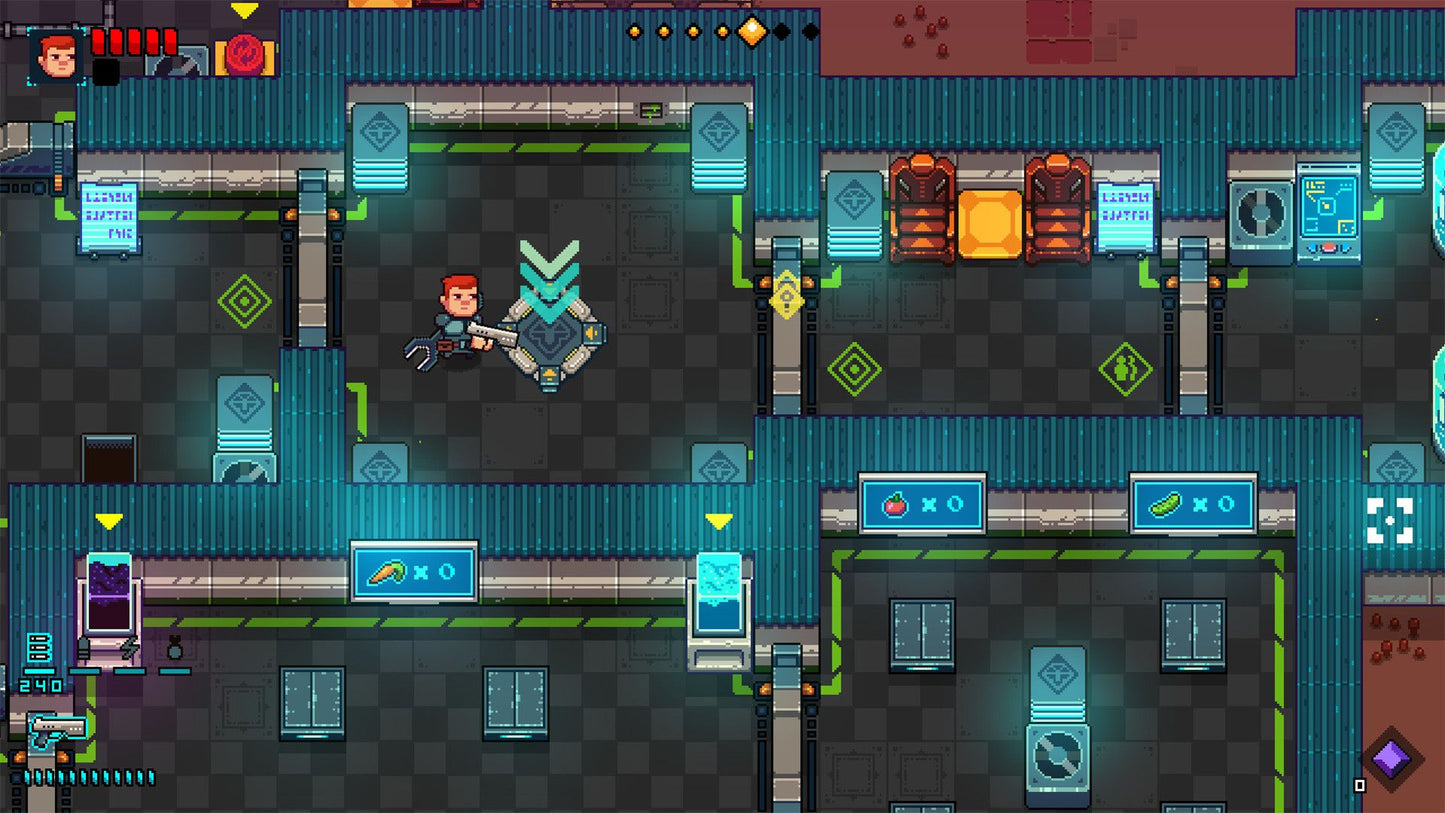Image resolution: width=1445 pixels, height=813 pixels.
Task: Activate the teal teleport beacon beside the player
Action: coord(549,325)
